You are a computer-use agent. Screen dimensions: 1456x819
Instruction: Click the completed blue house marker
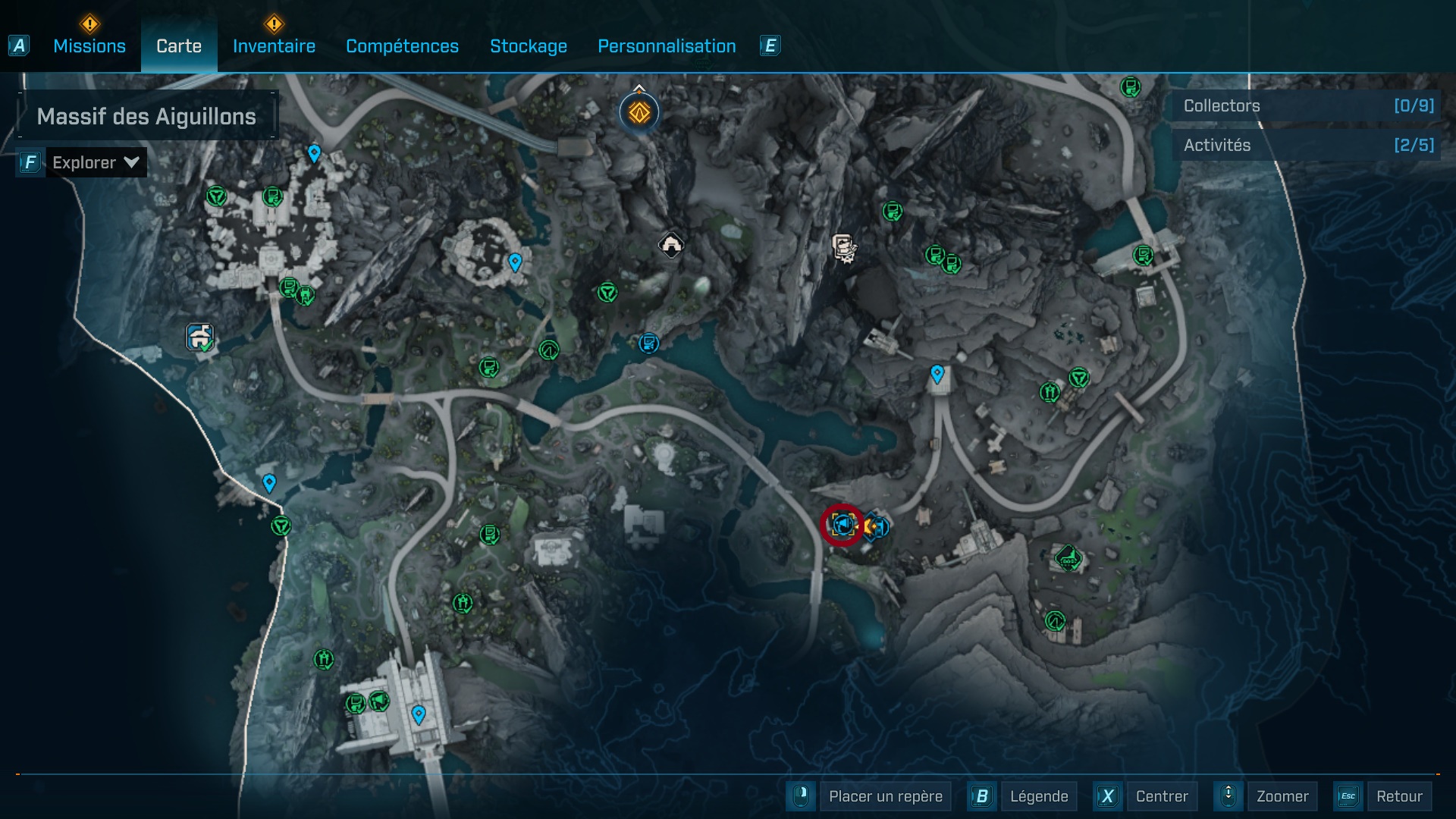coord(200,337)
